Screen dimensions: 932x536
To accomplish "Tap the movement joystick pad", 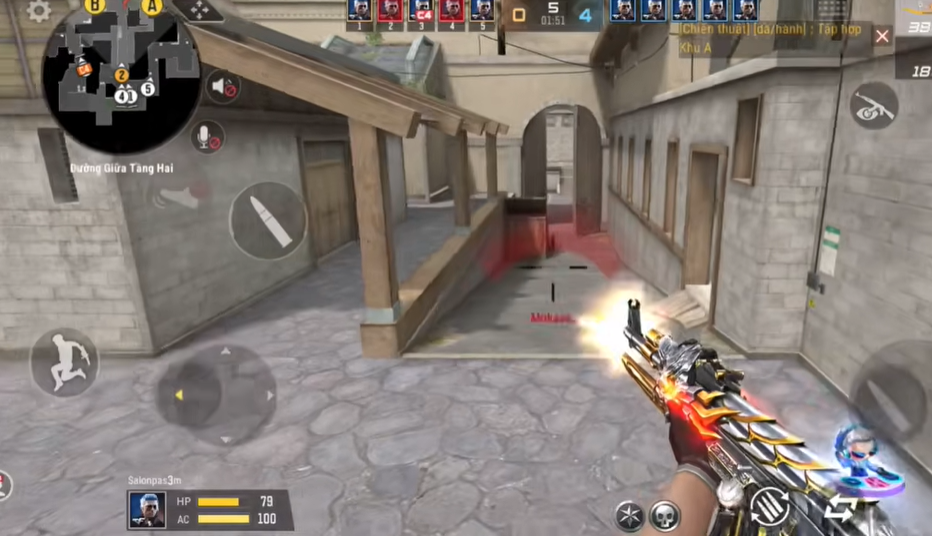I will pos(216,394).
